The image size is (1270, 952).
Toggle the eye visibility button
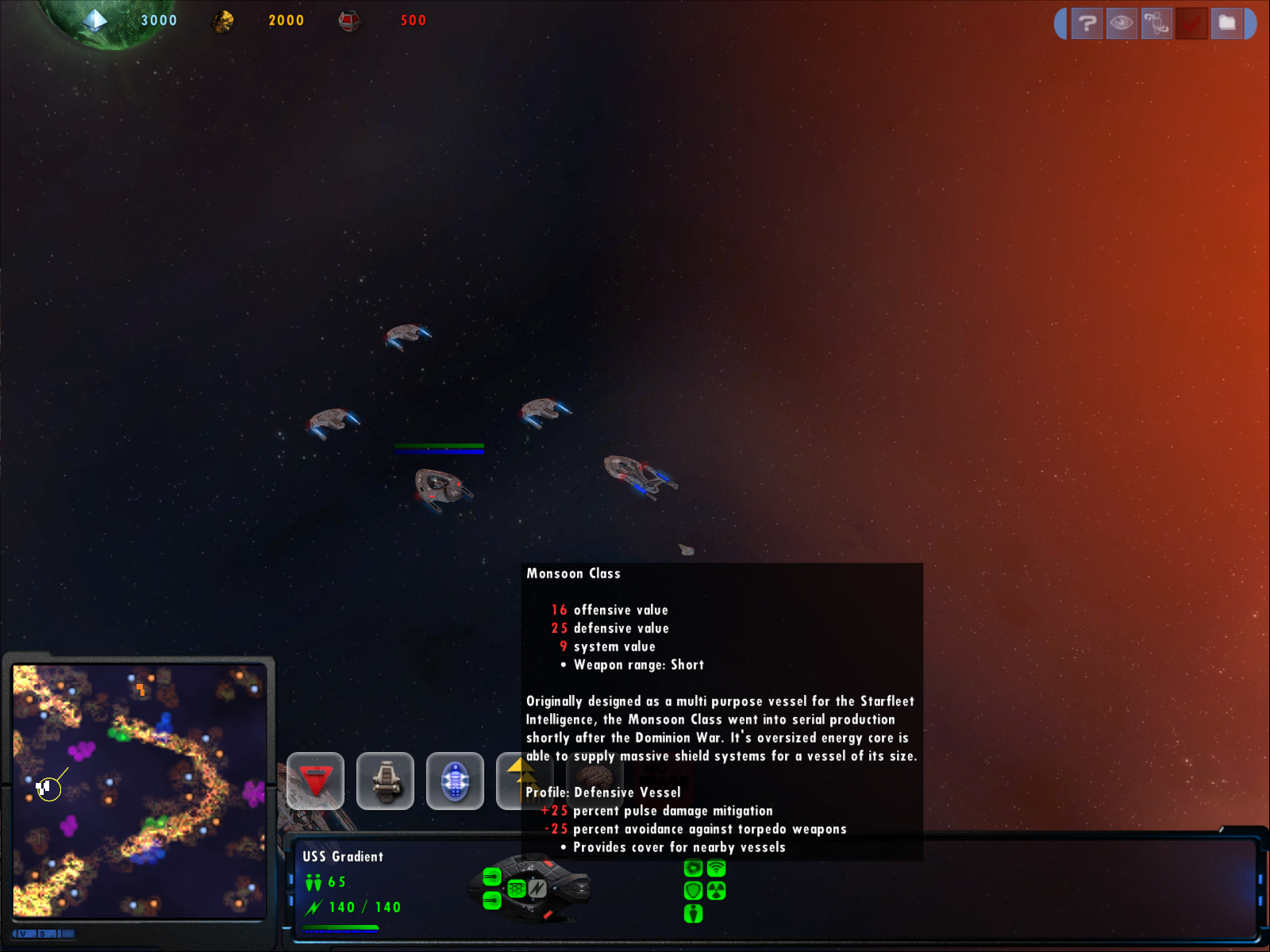tap(1122, 23)
